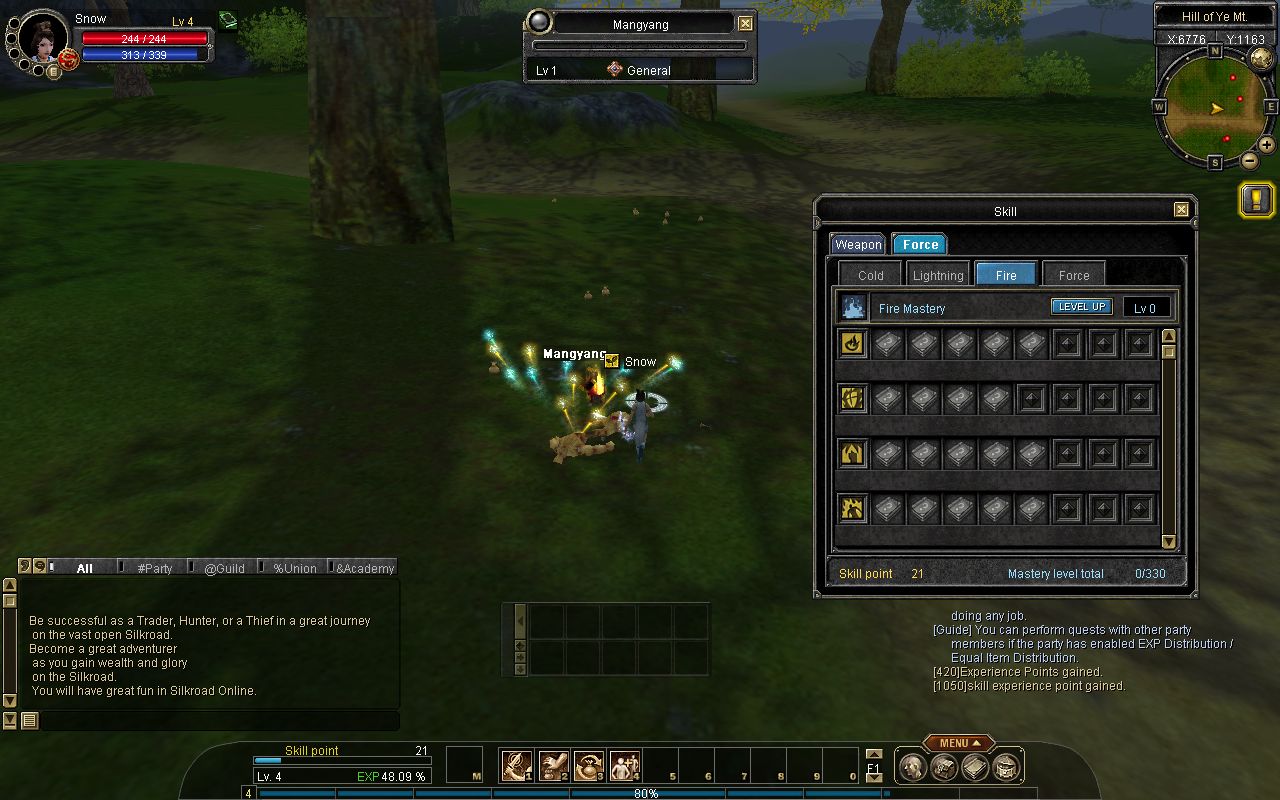Close the Skill window

pos(1181,210)
